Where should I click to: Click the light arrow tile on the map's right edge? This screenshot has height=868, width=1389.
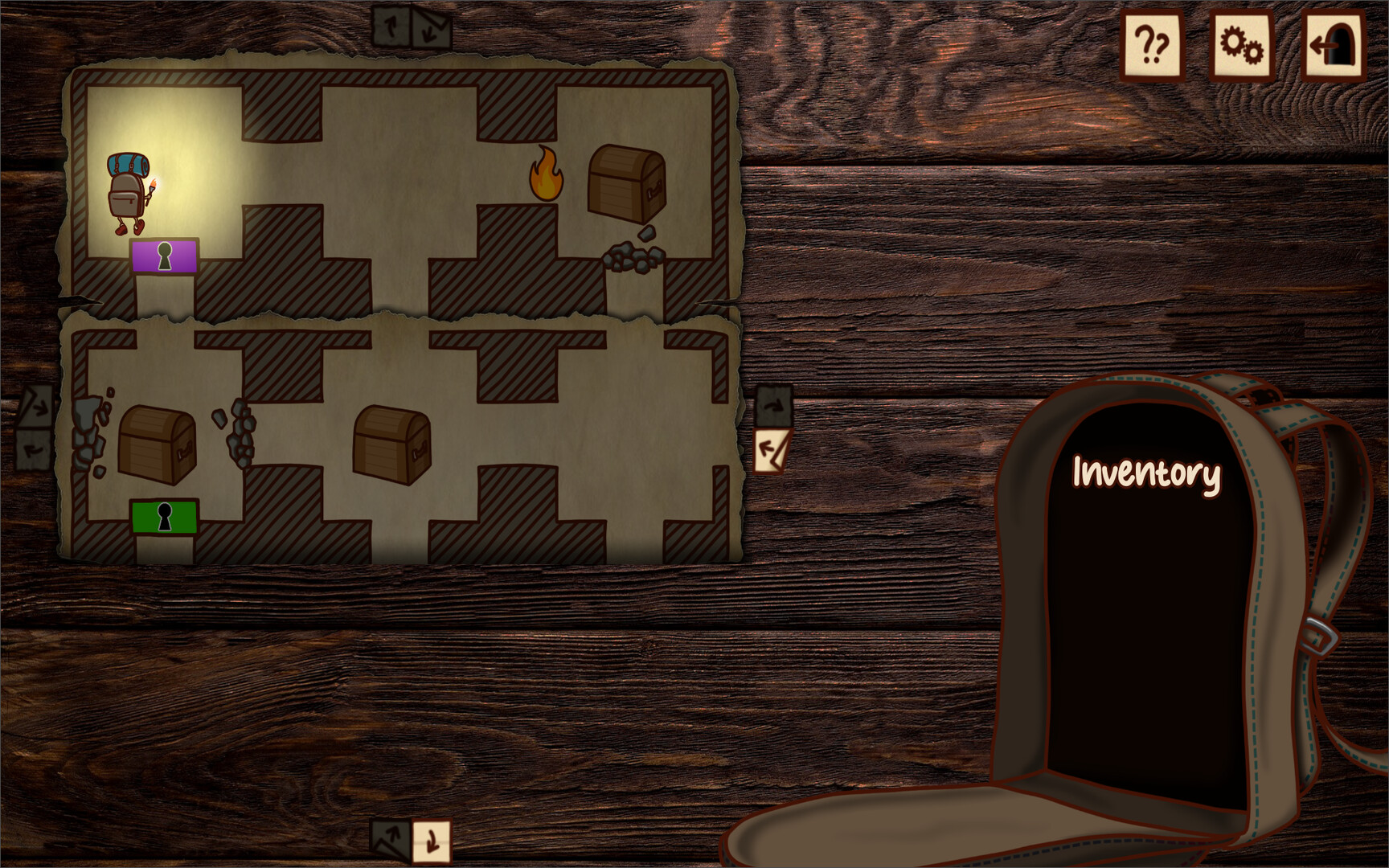pos(772,452)
